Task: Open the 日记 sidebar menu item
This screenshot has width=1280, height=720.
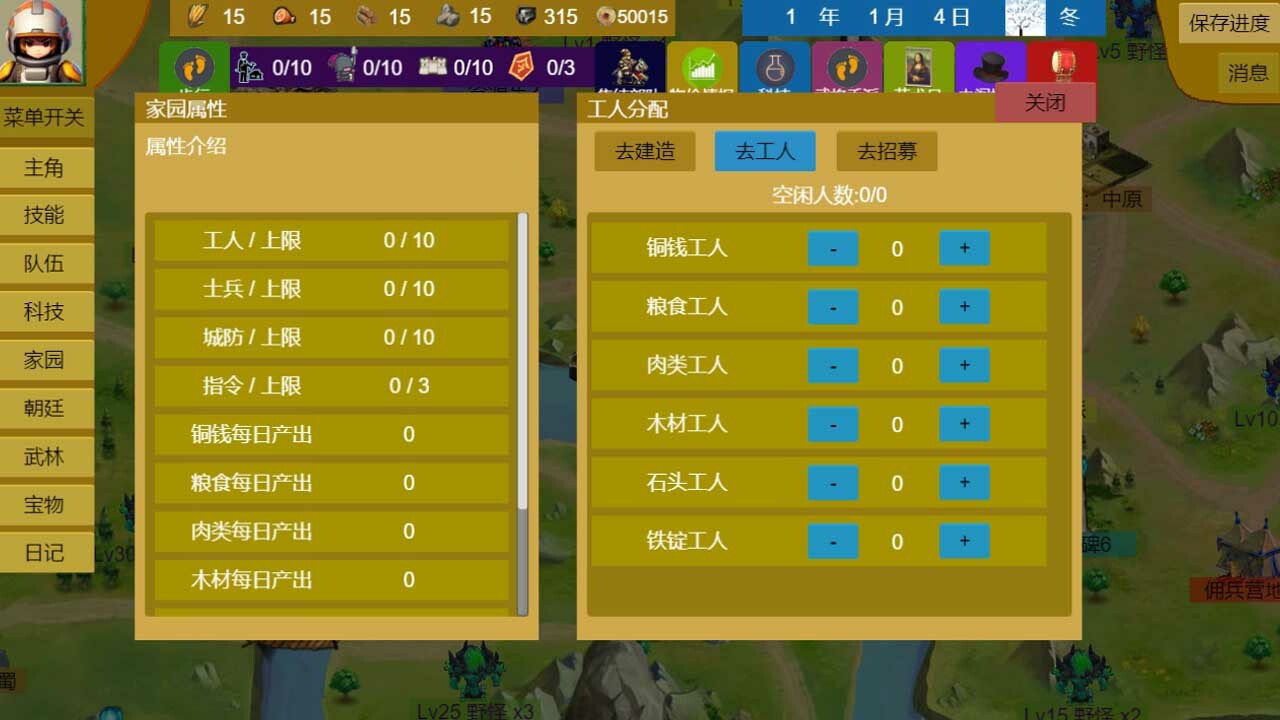Action: coord(46,552)
